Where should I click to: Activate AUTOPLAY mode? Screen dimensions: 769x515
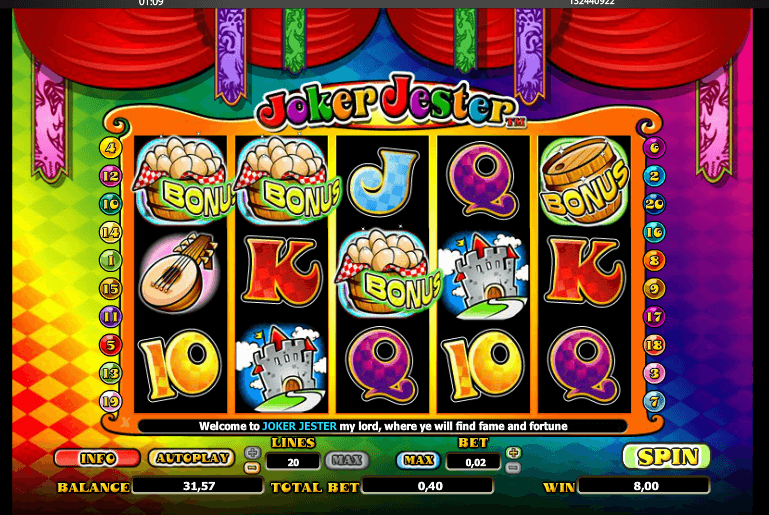coord(191,458)
